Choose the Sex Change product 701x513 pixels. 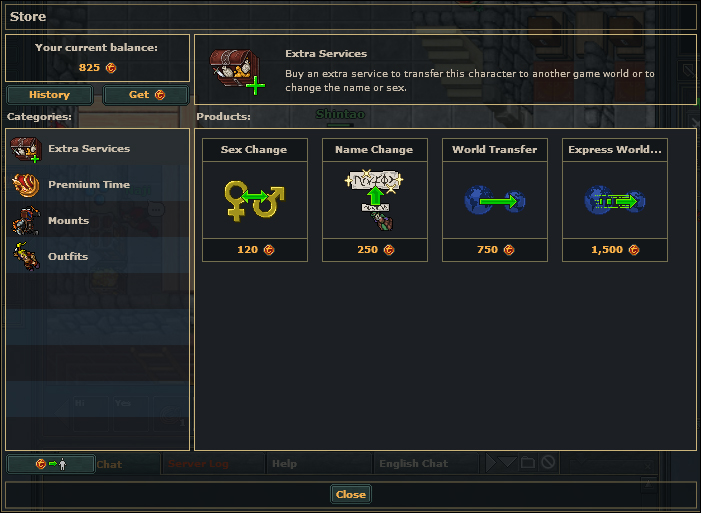point(254,200)
